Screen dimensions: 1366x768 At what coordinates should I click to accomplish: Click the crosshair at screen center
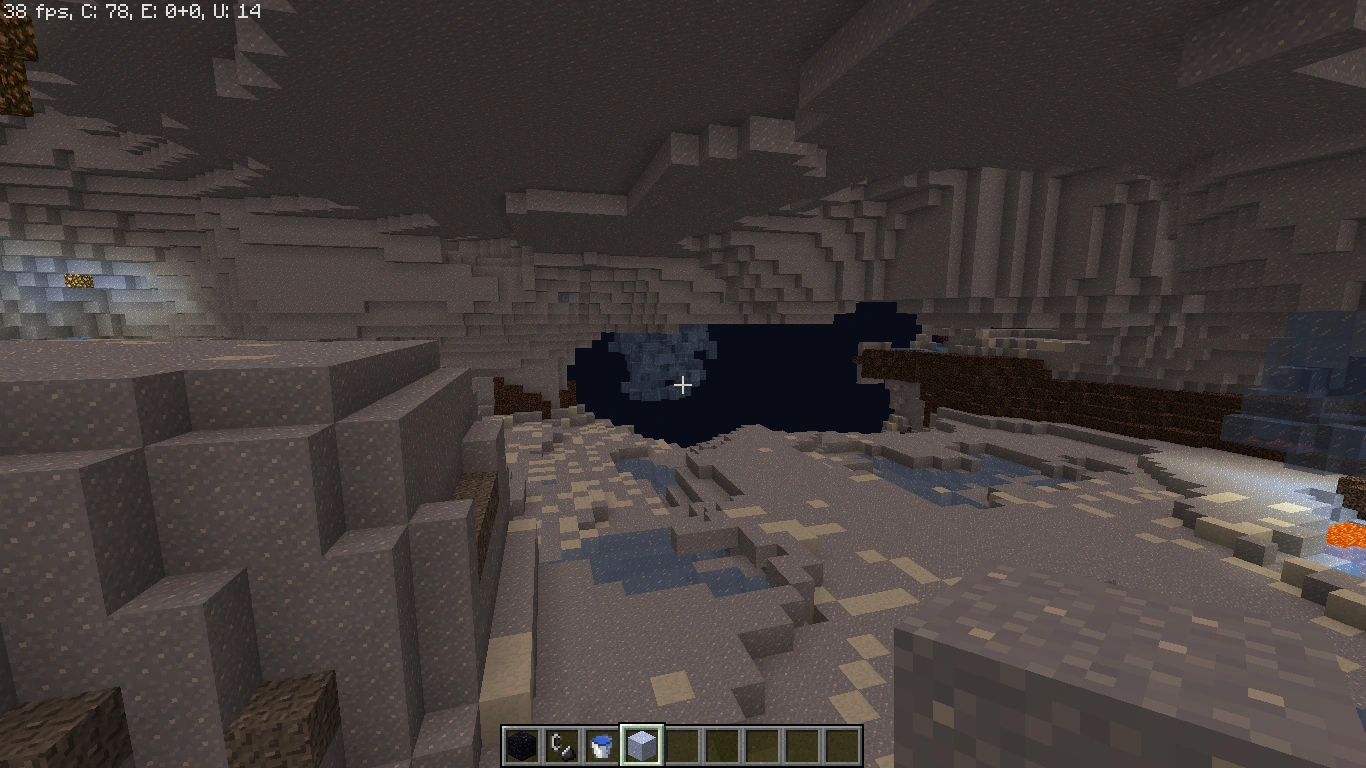pos(683,384)
